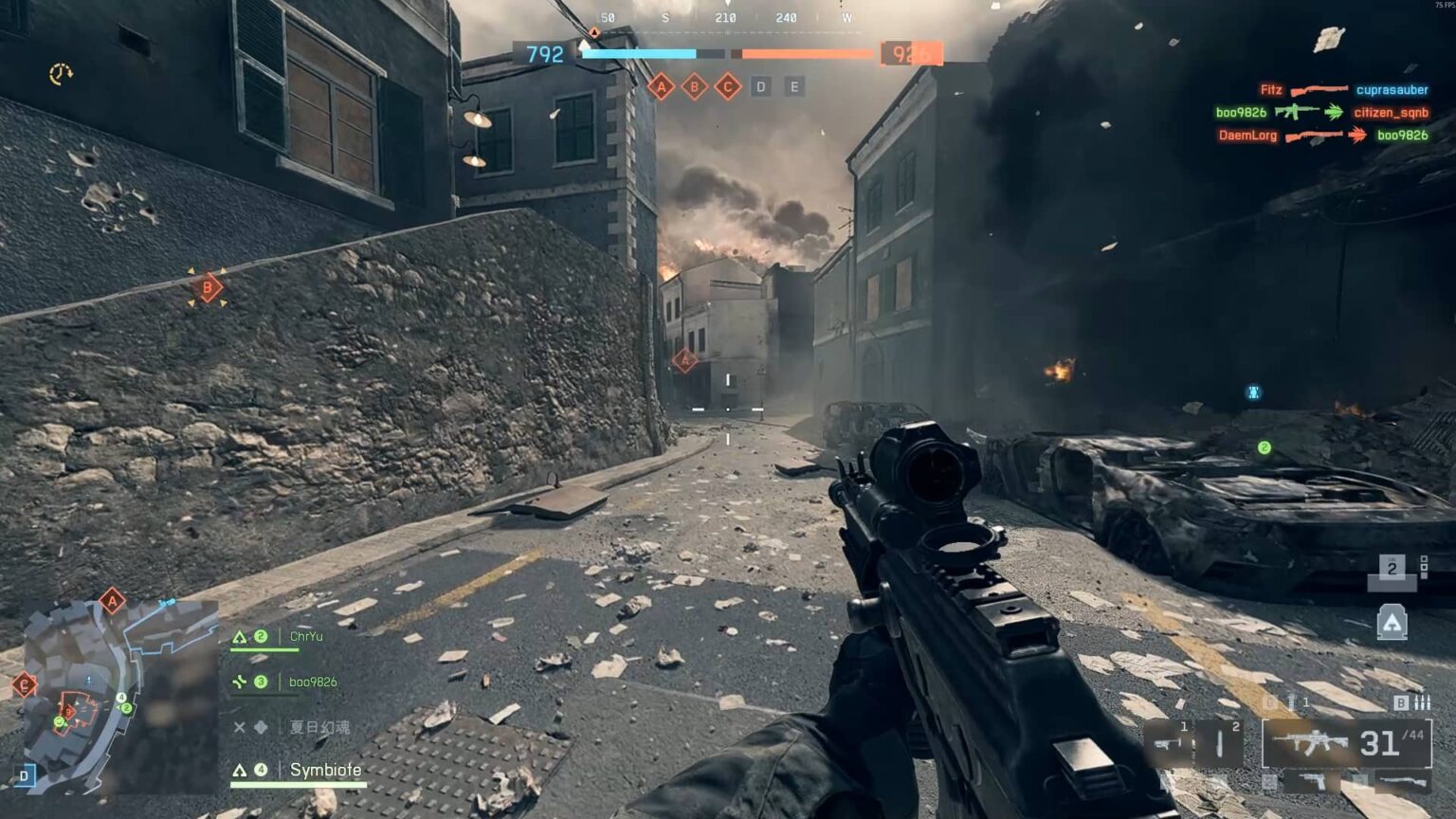Select objective tab E at the top
The height and width of the screenshot is (819, 1456).
(x=792, y=87)
